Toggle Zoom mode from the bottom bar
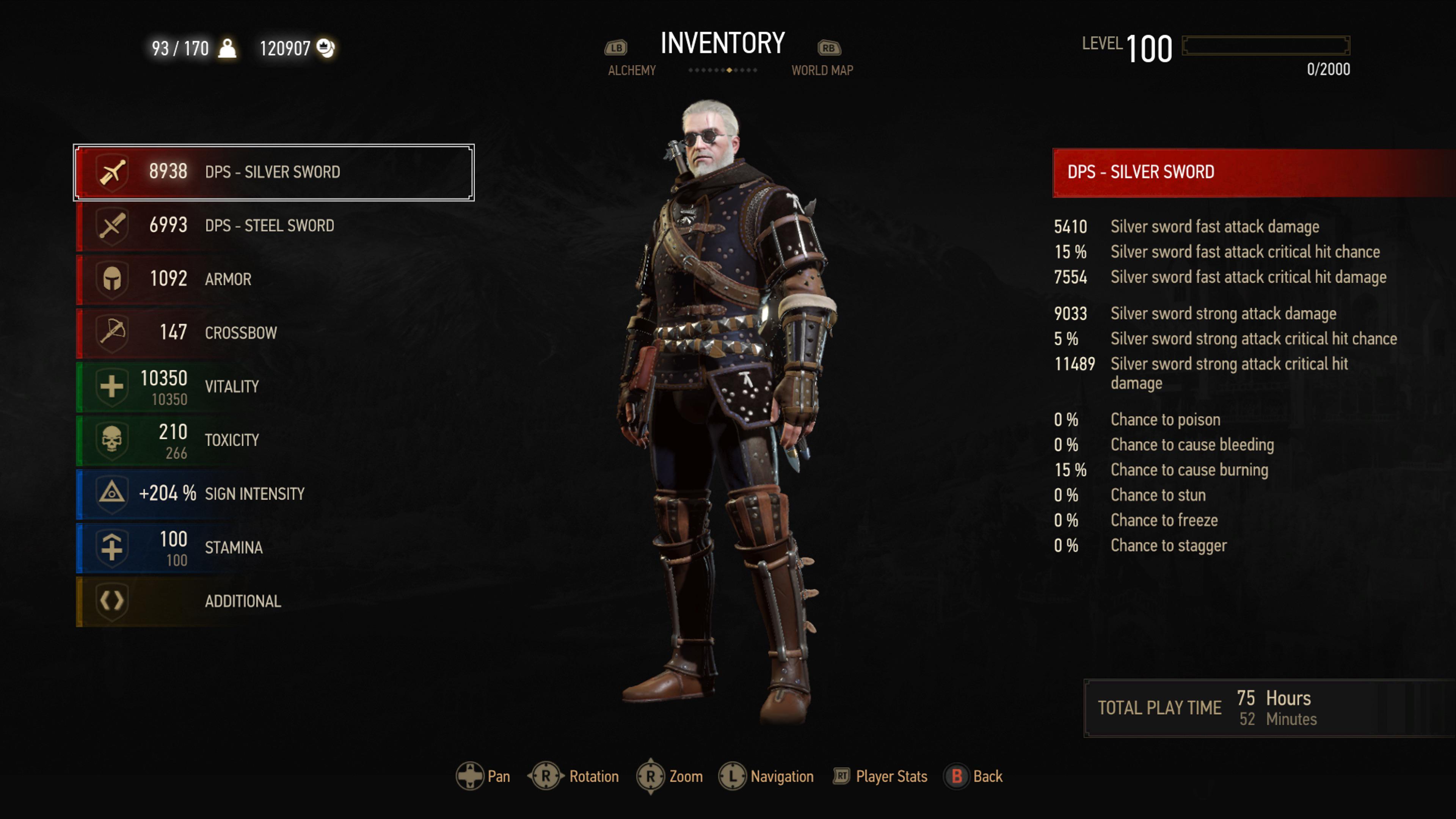This screenshot has height=819, width=1456. click(x=651, y=776)
